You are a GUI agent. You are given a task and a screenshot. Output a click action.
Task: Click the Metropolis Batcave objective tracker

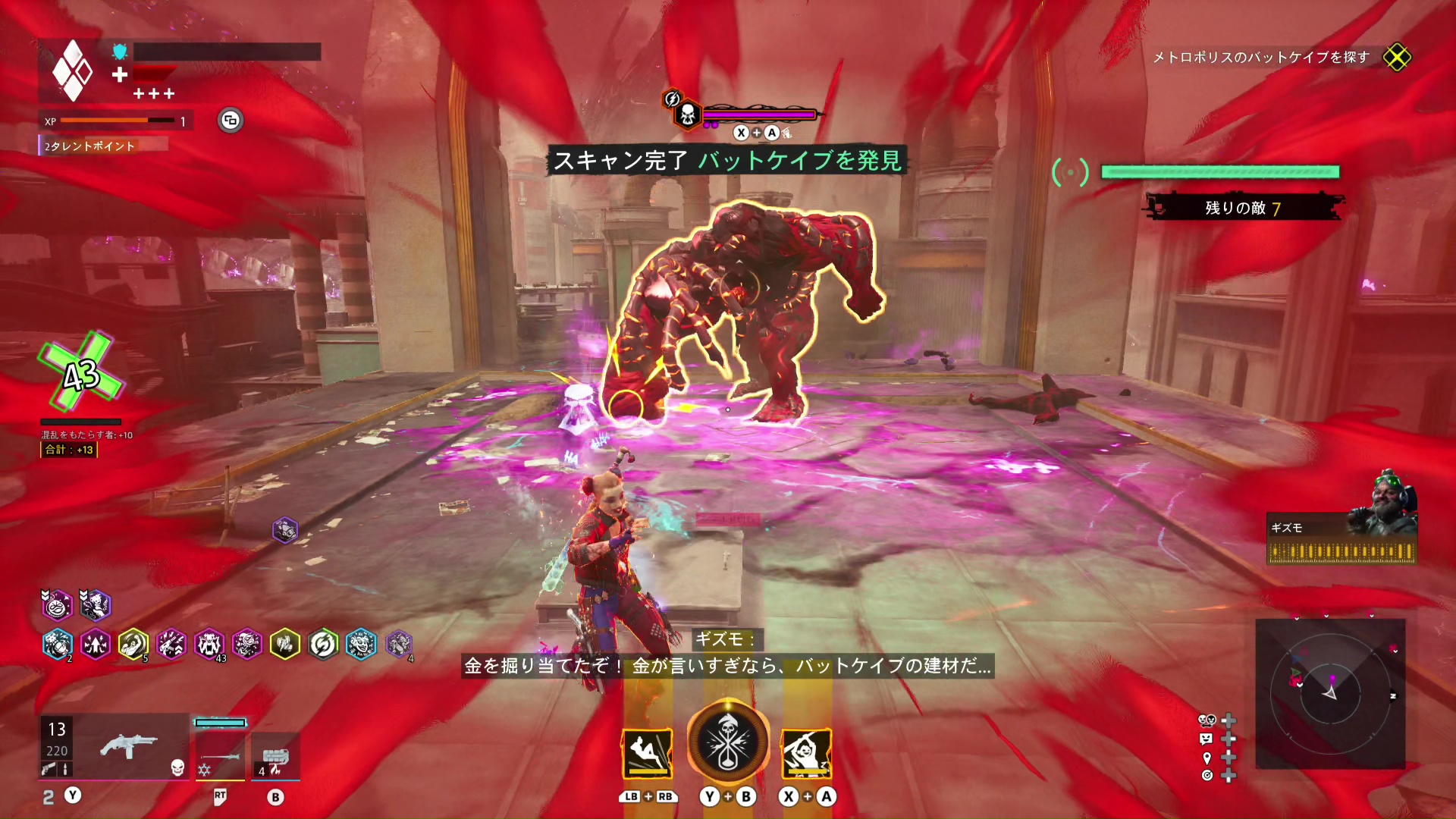[1260, 58]
